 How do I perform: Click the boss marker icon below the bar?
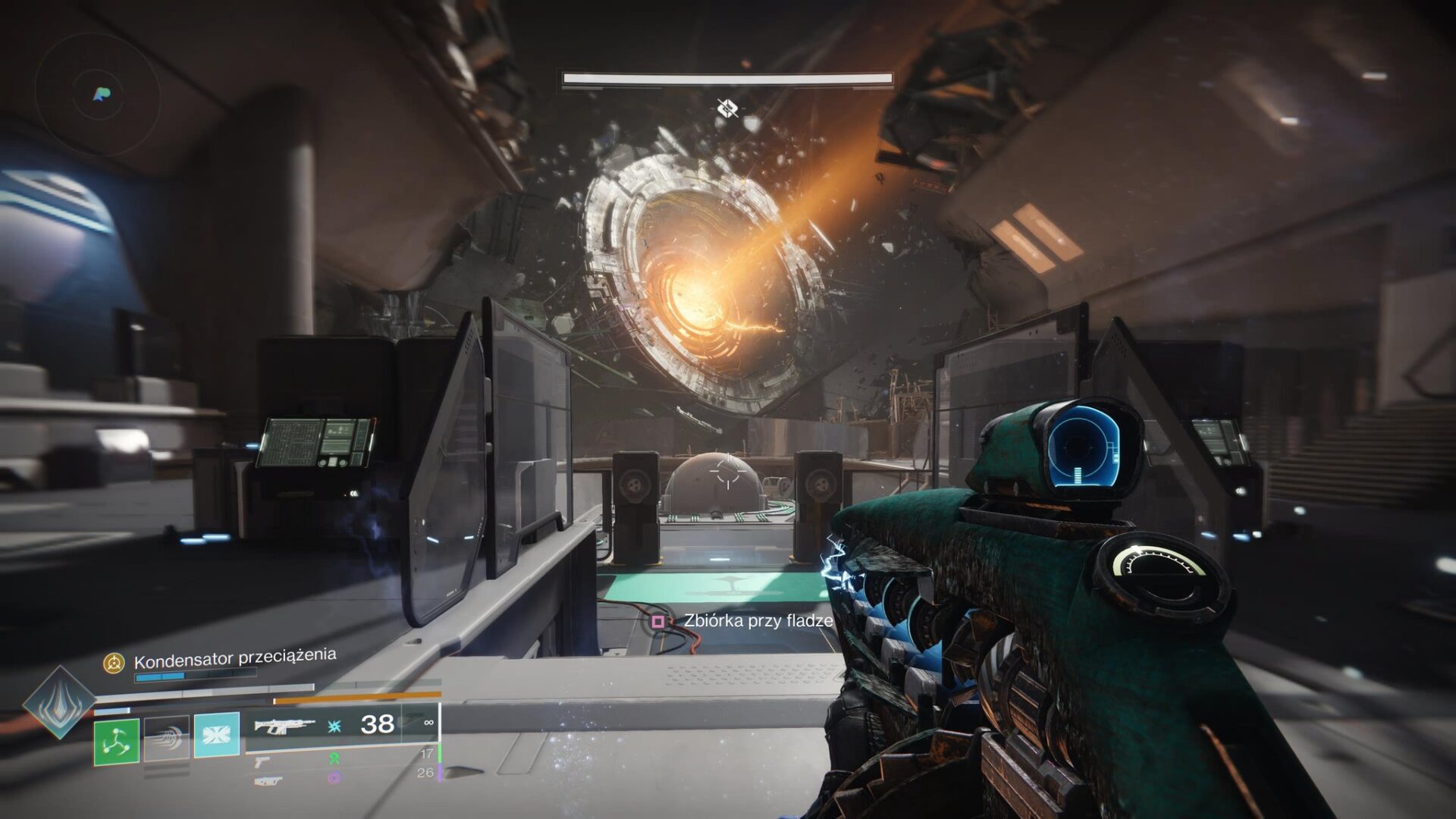pyautogui.click(x=727, y=109)
